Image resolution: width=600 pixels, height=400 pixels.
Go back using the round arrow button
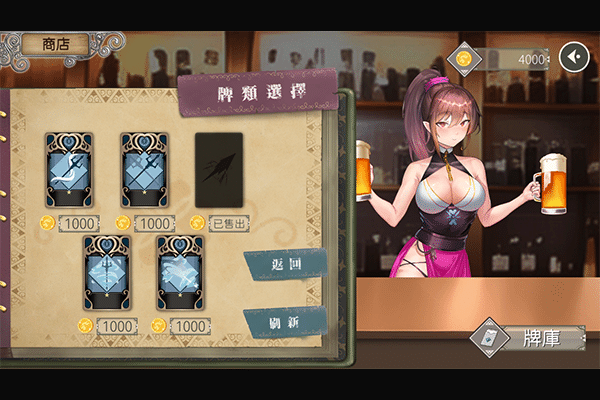point(573,58)
